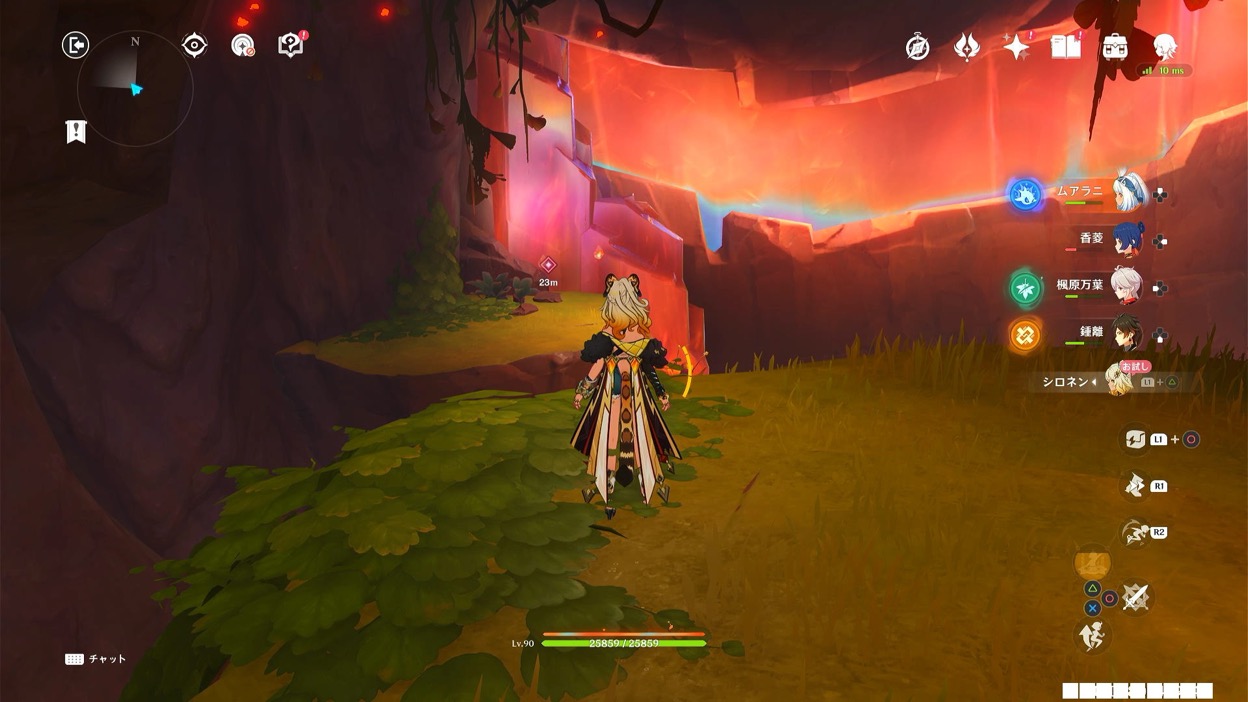Open the backpack inventory
Viewport: 1248px width, 702px height.
coord(1115,47)
